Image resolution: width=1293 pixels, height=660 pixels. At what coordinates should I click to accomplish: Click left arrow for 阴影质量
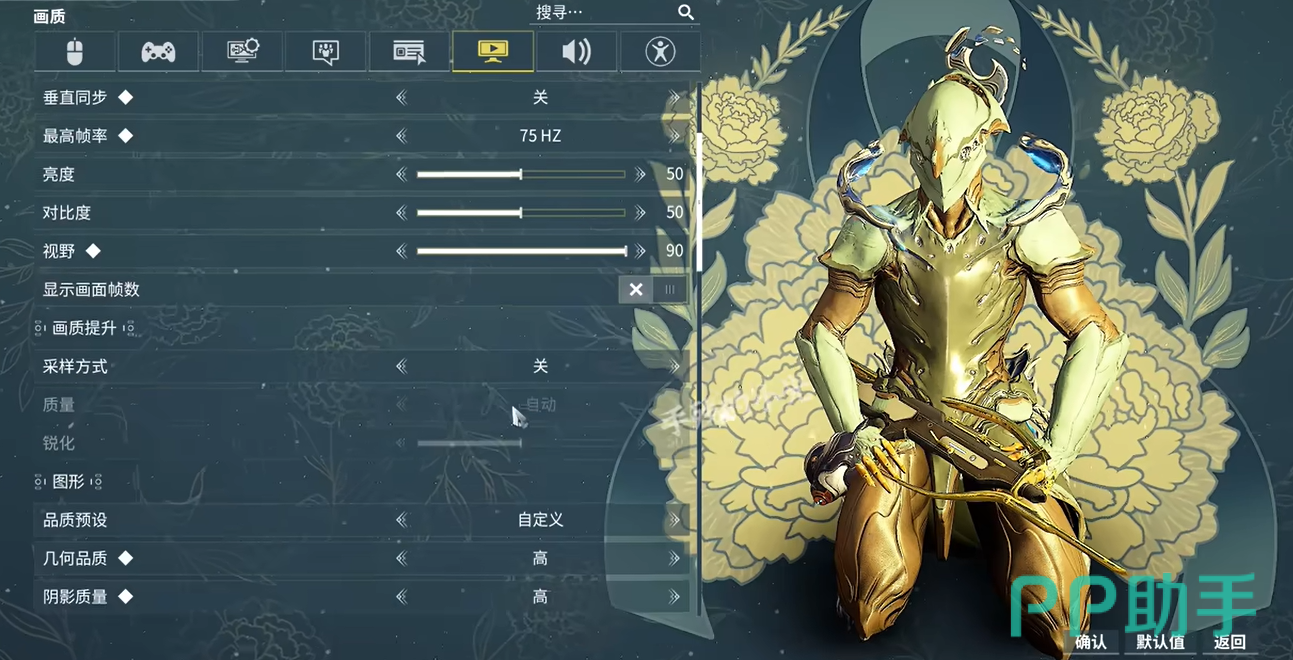click(402, 597)
